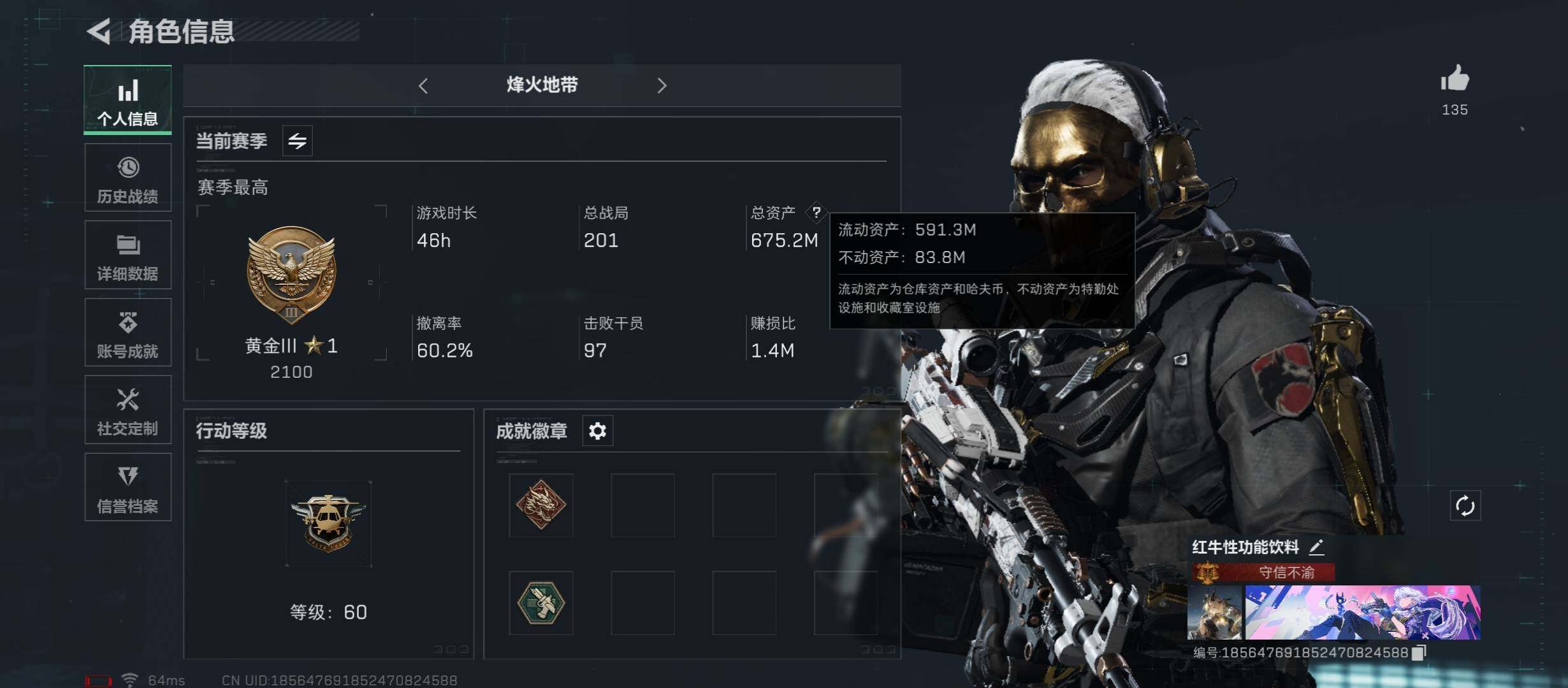Screen dimensions: 1568x688
Task: Open the 社交定制 social customization panel
Action: pos(127,410)
